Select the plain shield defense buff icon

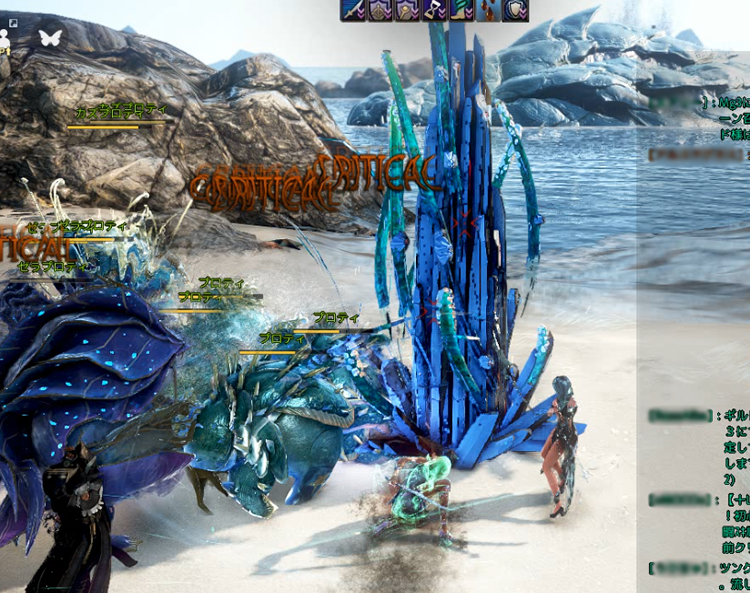515,10
